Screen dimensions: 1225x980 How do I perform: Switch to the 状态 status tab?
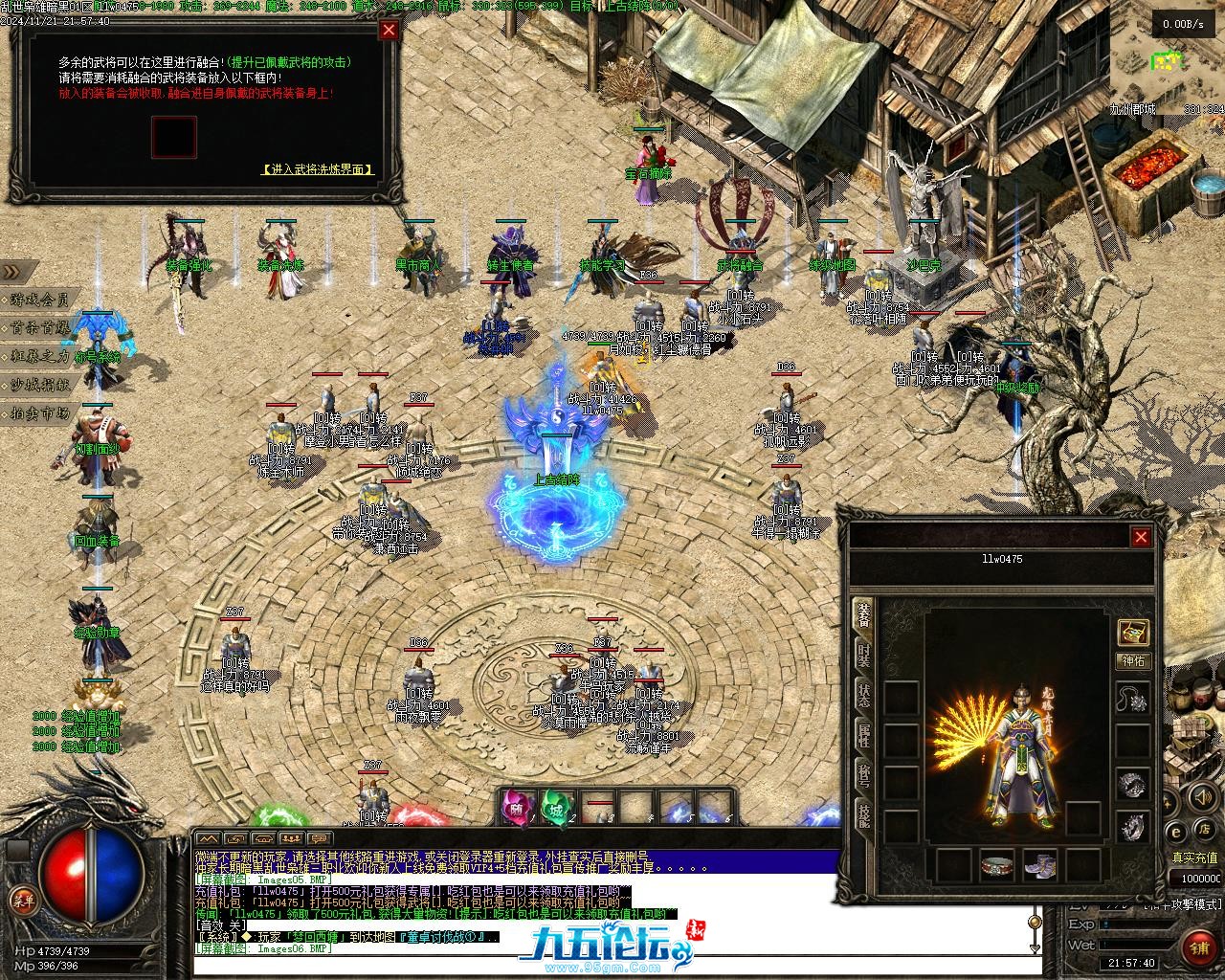863,696
